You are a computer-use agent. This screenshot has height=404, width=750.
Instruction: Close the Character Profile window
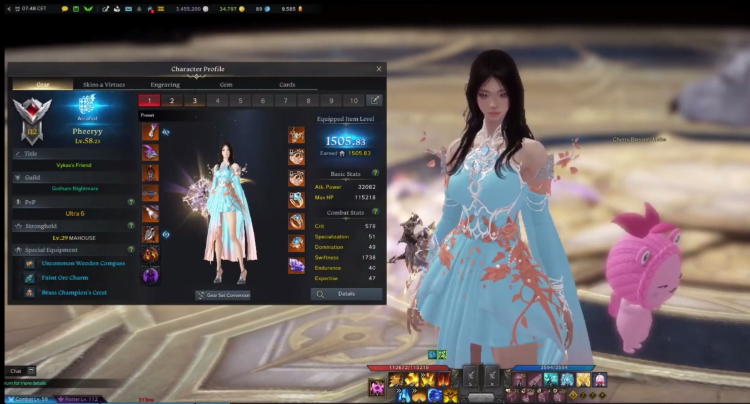379,69
